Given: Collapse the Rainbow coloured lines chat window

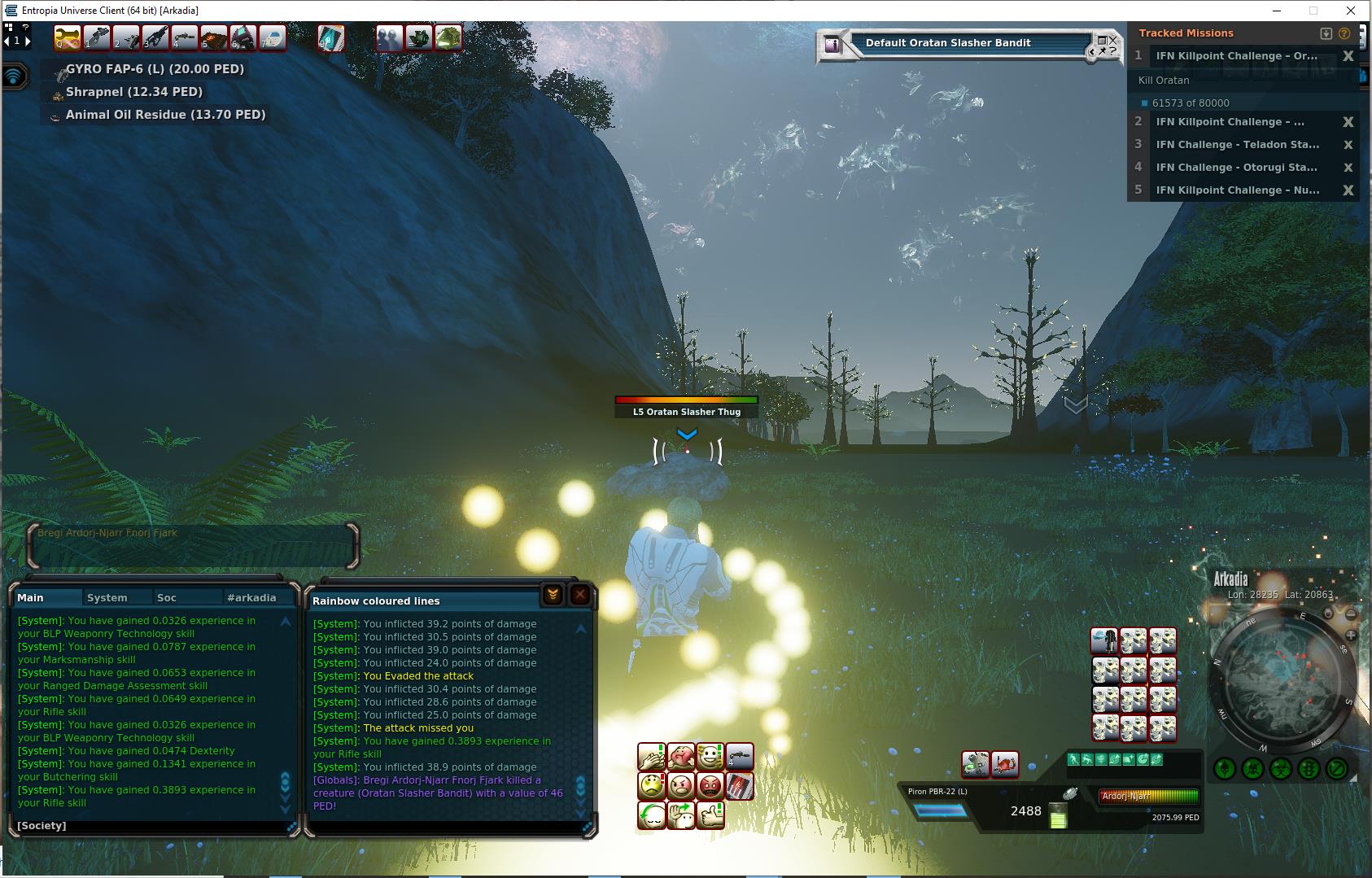Looking at the screenshot, I should [x=553, y=595].
